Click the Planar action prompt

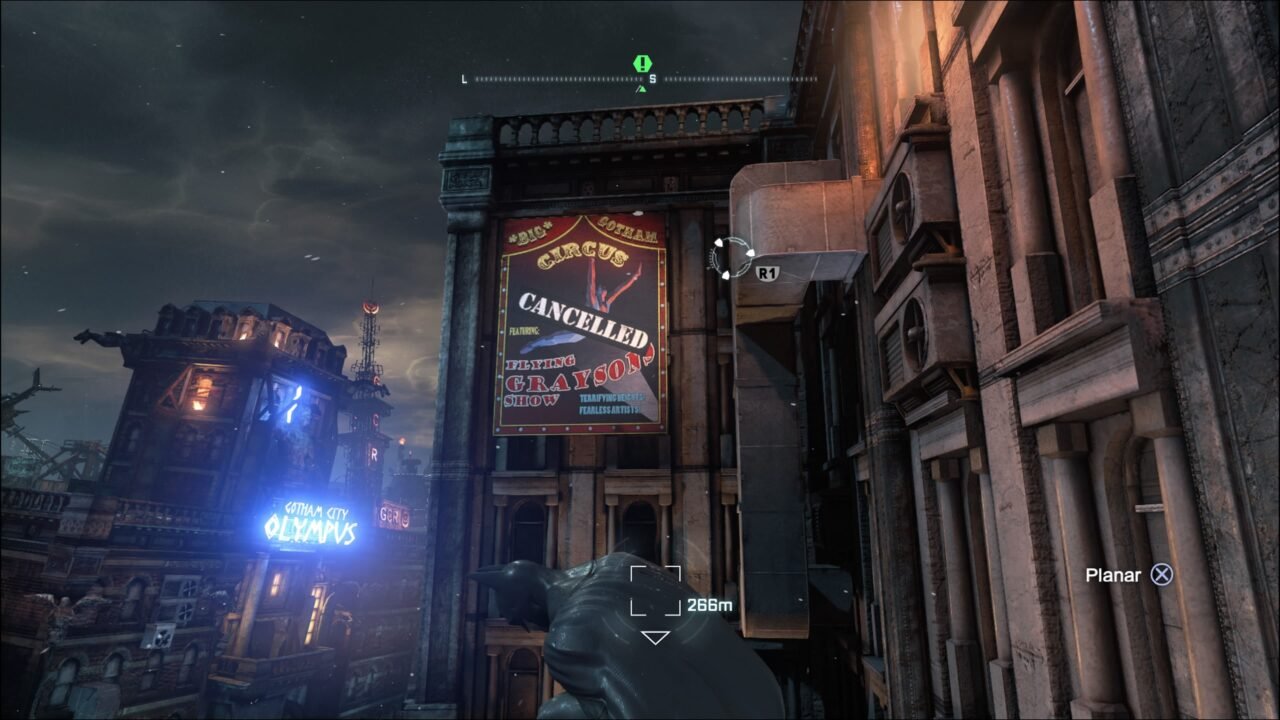[1113, 575]
